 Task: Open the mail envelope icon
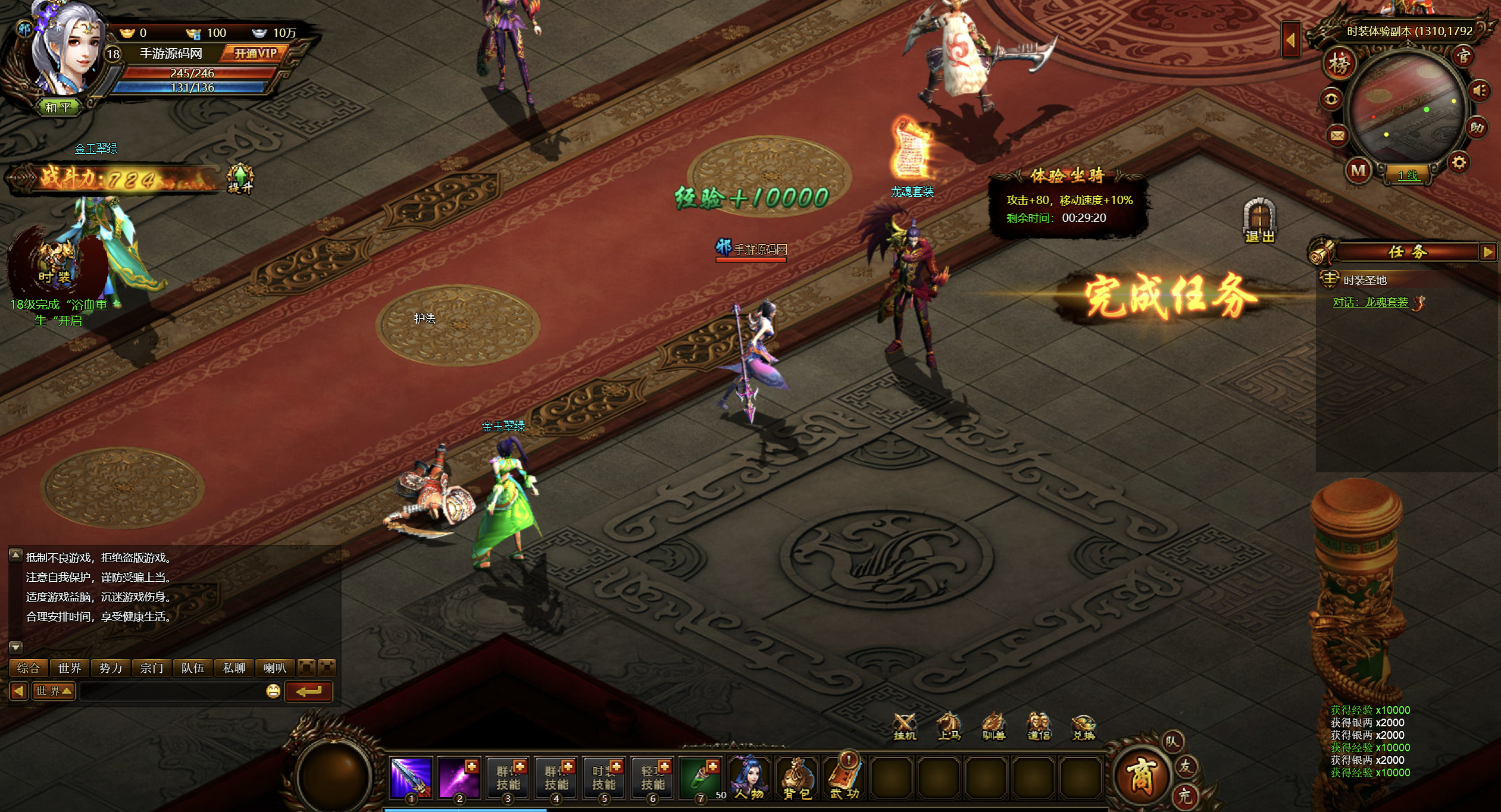click(1337, 136)
